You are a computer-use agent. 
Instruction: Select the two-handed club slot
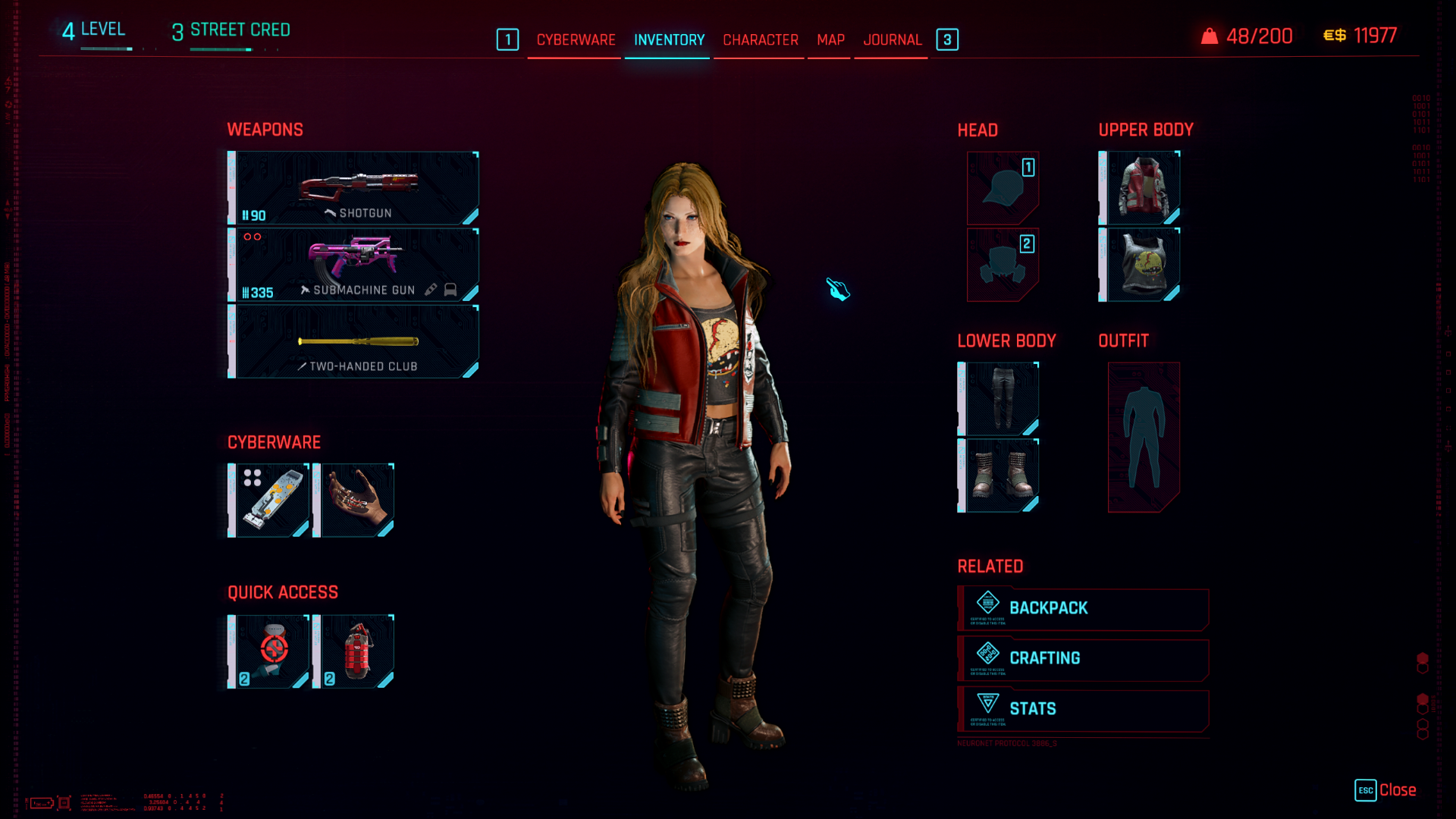click(354, 341)
